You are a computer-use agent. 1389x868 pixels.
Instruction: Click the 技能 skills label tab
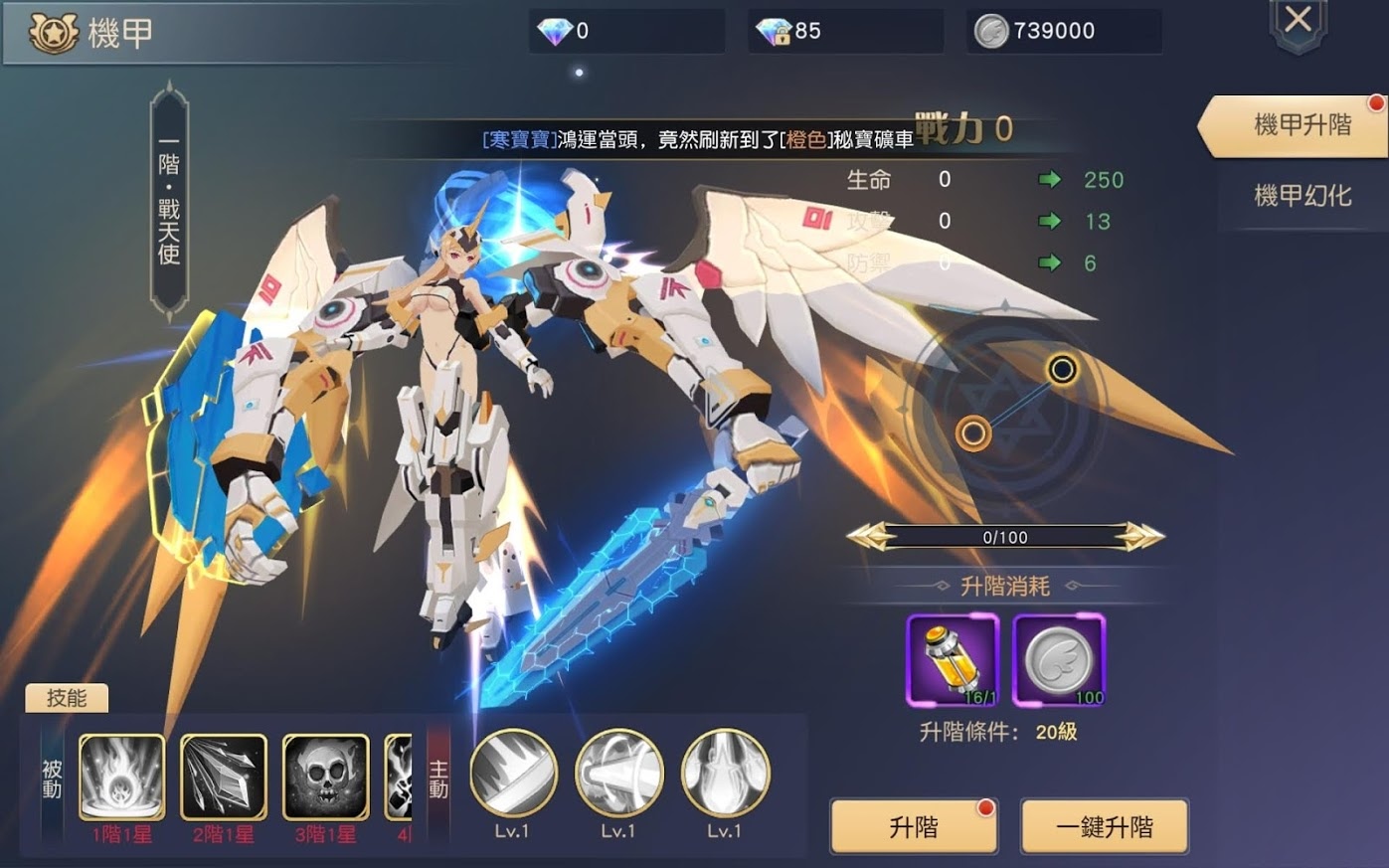point(67,698)
